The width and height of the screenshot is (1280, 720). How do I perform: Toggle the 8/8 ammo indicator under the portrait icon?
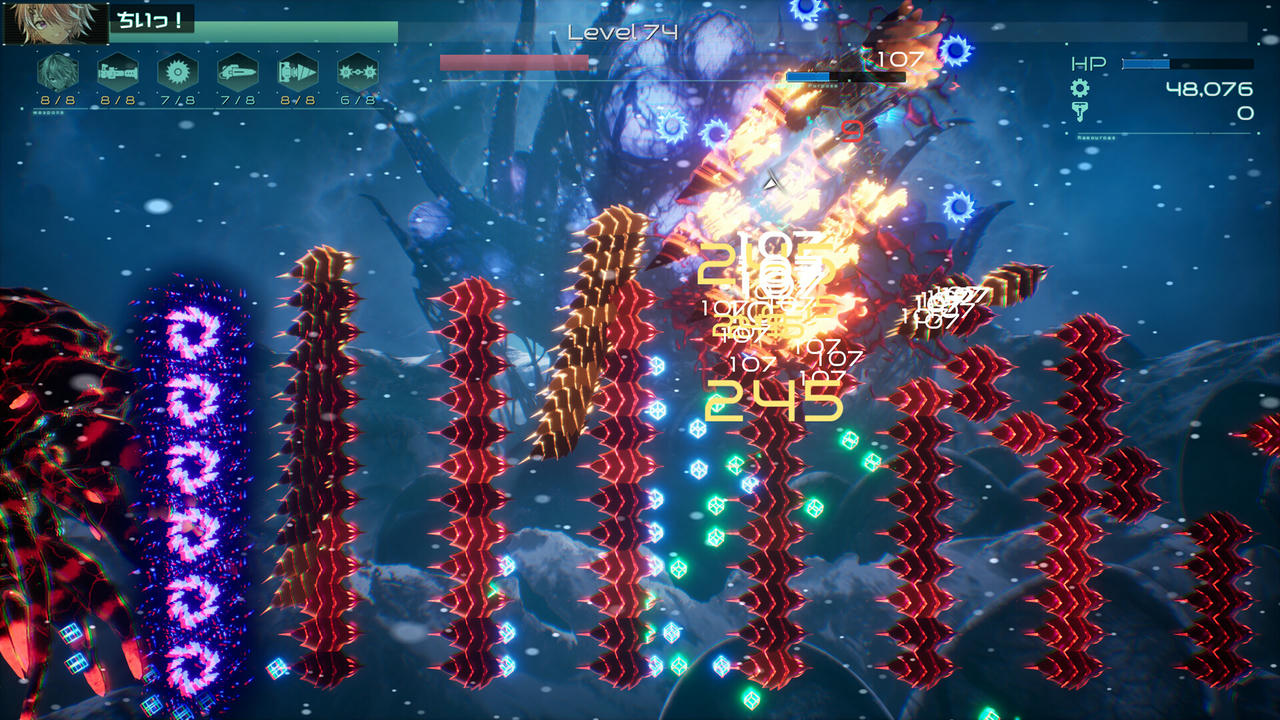[55, 99]
